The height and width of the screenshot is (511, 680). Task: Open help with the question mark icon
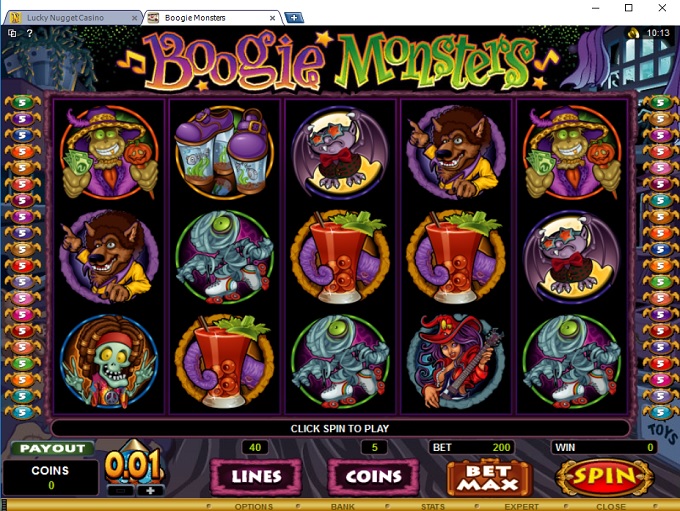pyautogui.click(x=30, y=33)
